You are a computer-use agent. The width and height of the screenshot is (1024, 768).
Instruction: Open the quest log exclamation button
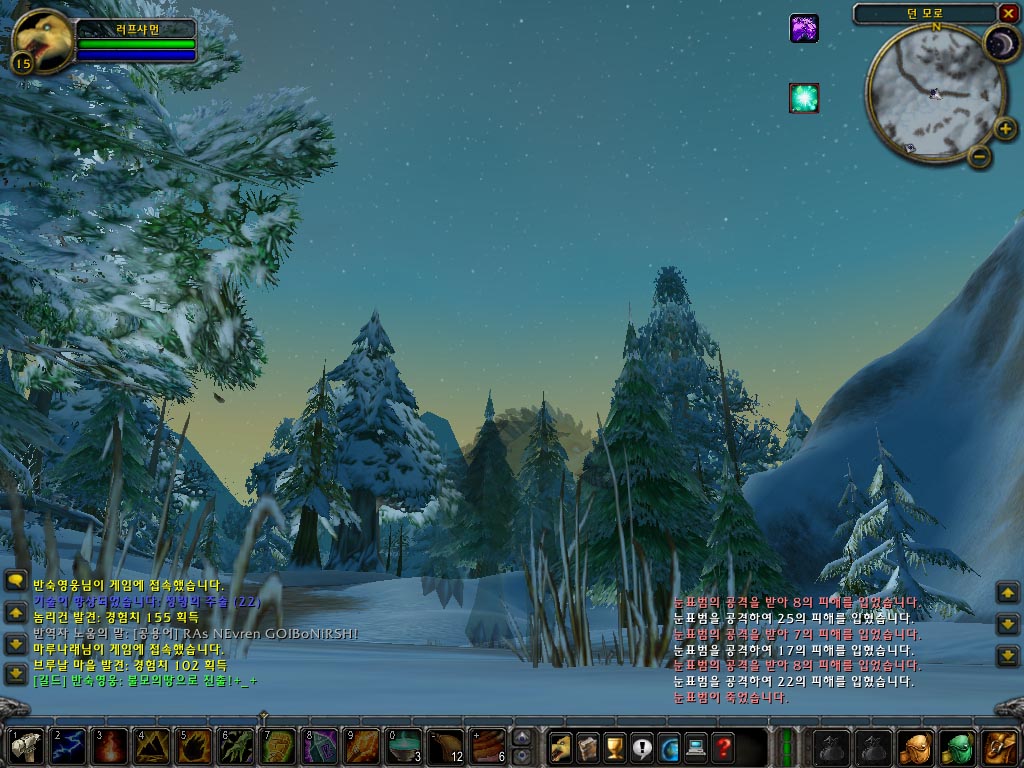(x=642, y=747)
